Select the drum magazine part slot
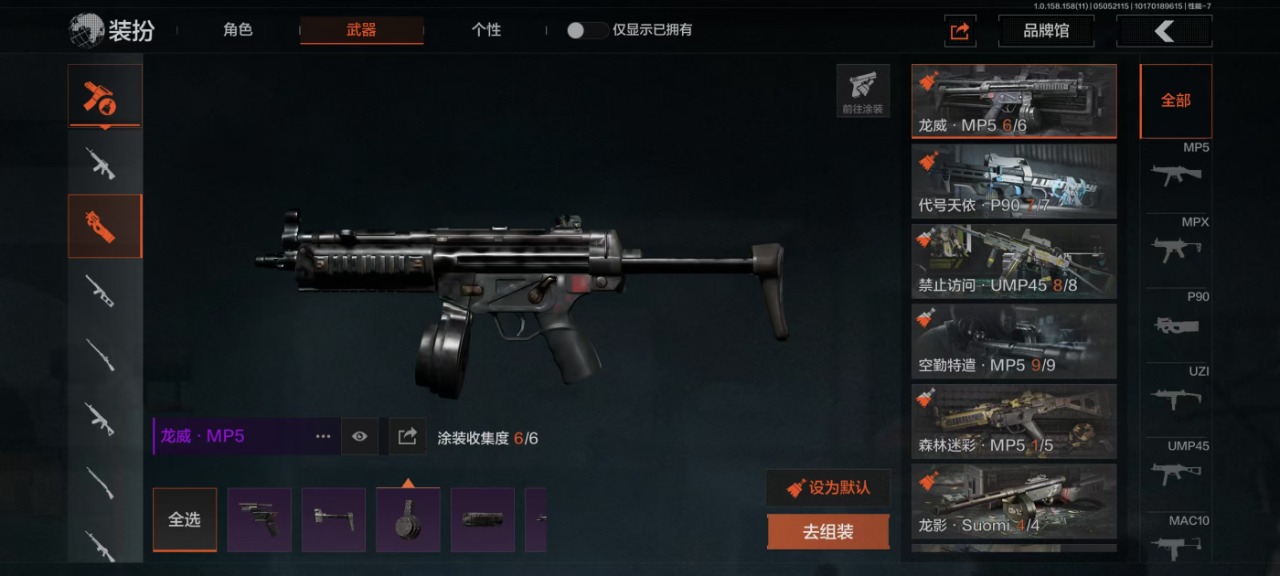 [408, 520]
